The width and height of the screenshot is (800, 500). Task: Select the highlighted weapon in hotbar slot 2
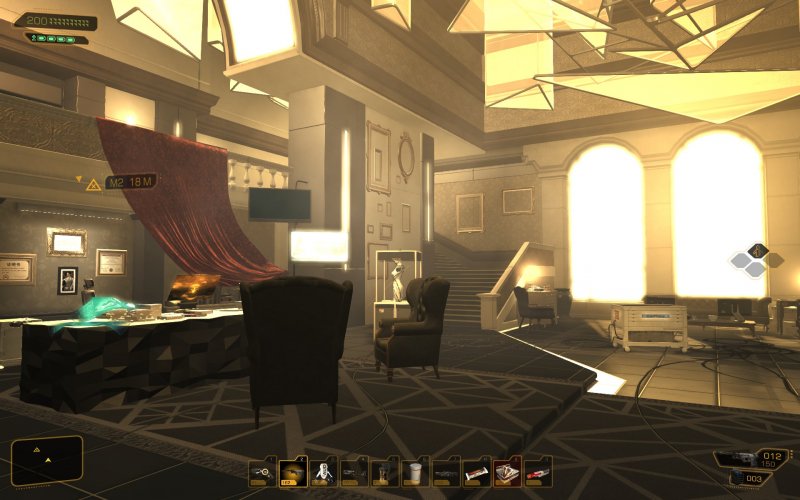tap(293, 471)
